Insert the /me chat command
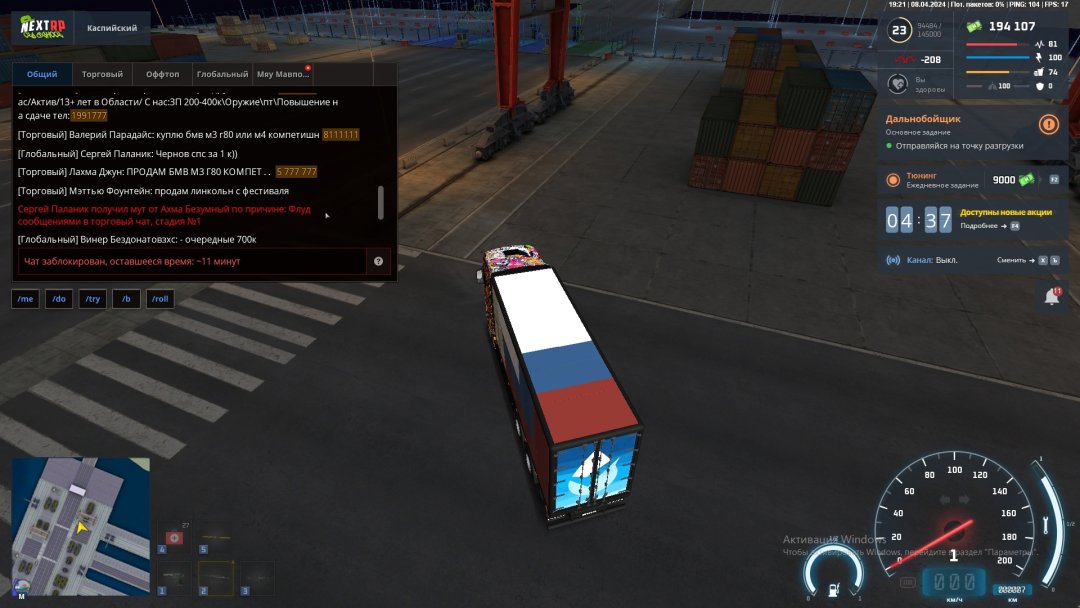The height and width of the screenshot is (608, 1080). [x=26, y=299]
